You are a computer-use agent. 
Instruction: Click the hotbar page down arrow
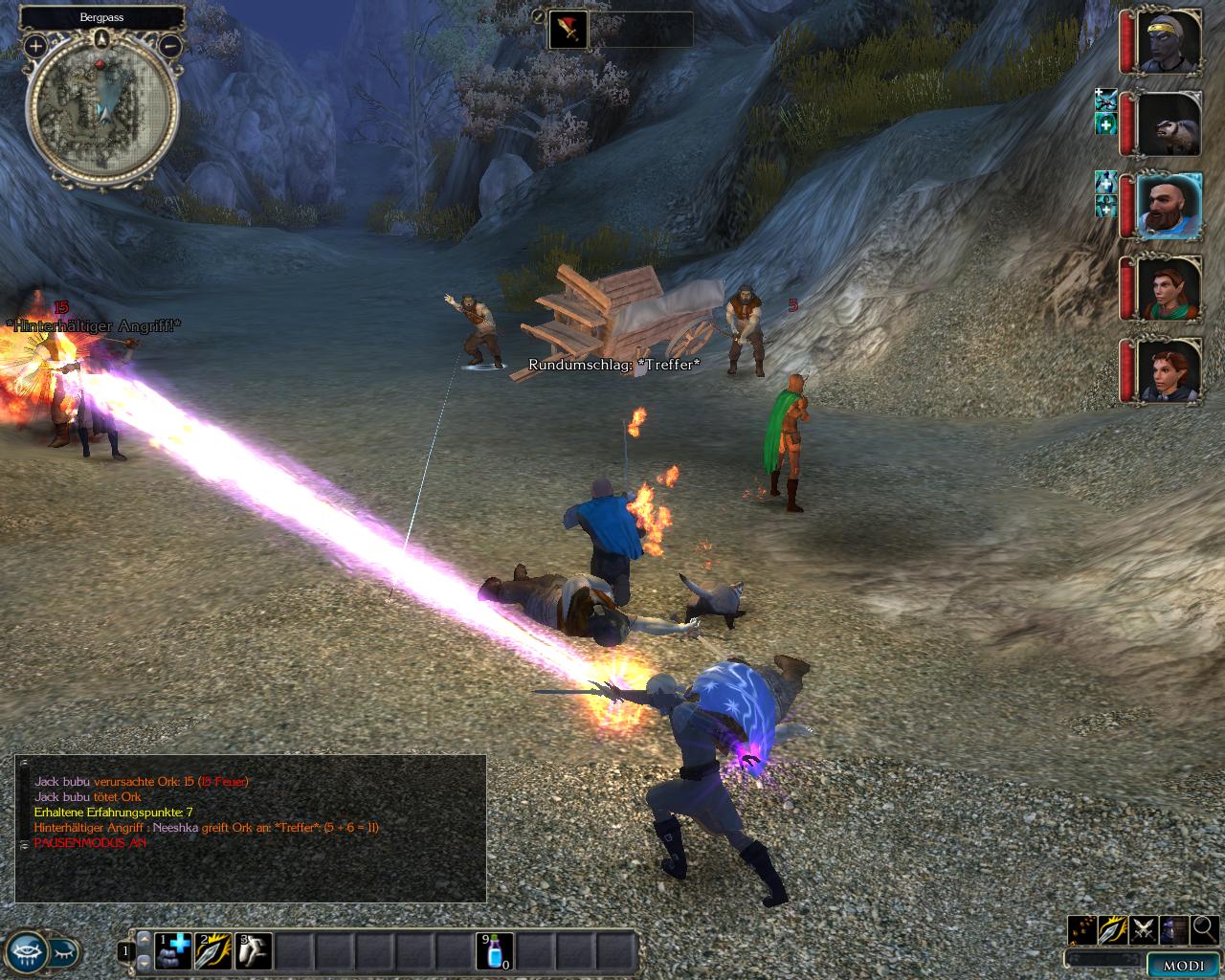[x=145, y=961]
